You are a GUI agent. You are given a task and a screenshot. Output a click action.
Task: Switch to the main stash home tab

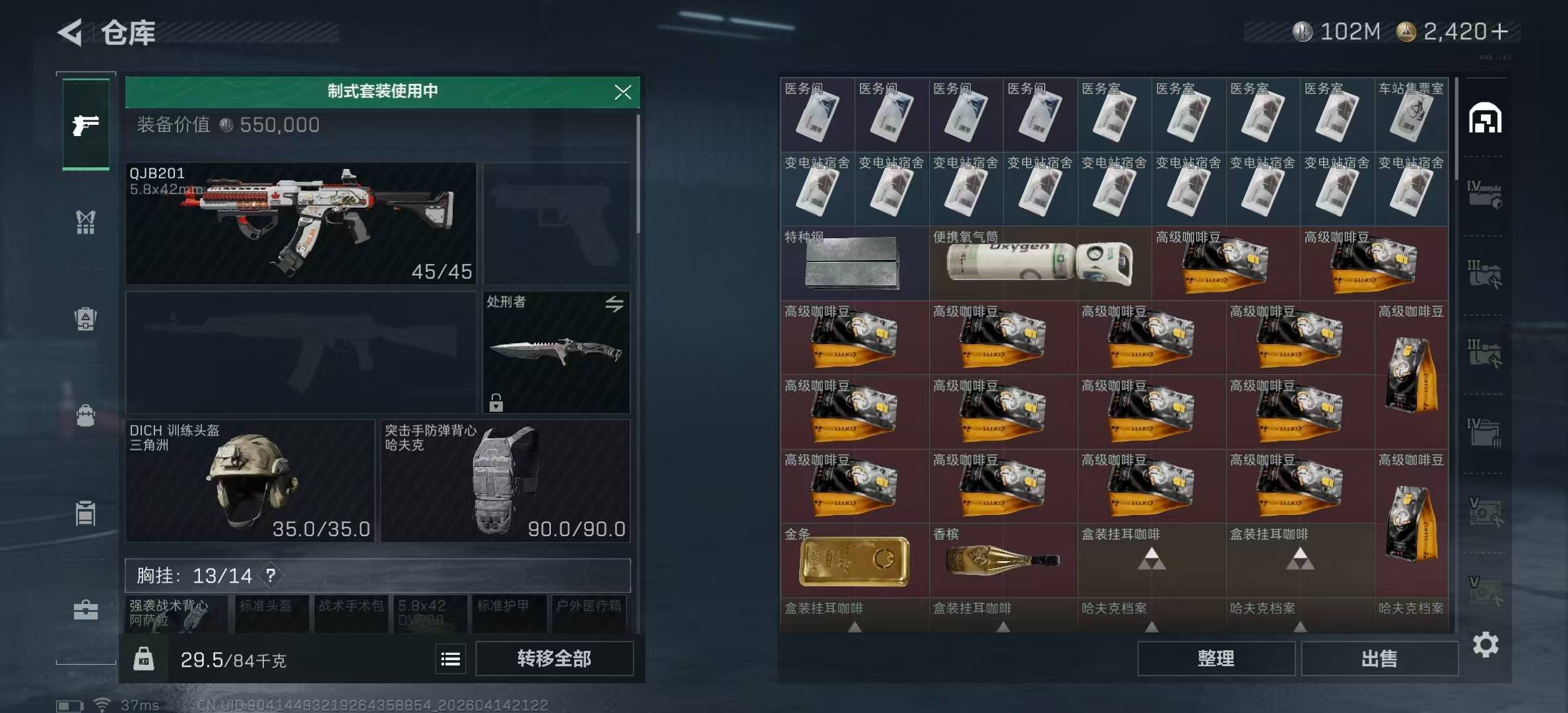1485,119
